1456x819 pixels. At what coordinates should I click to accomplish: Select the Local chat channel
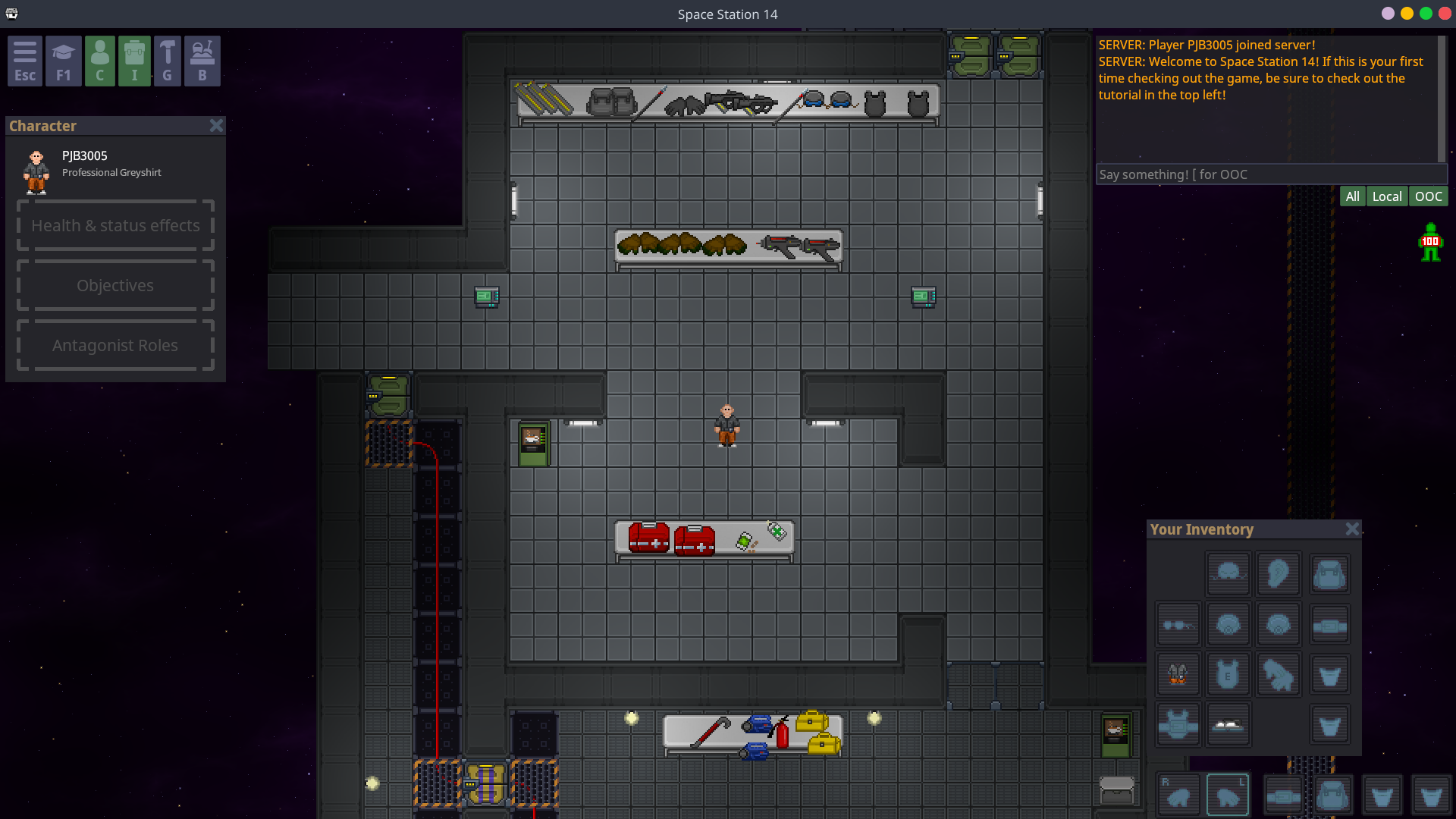click(x=1386, y=196)
